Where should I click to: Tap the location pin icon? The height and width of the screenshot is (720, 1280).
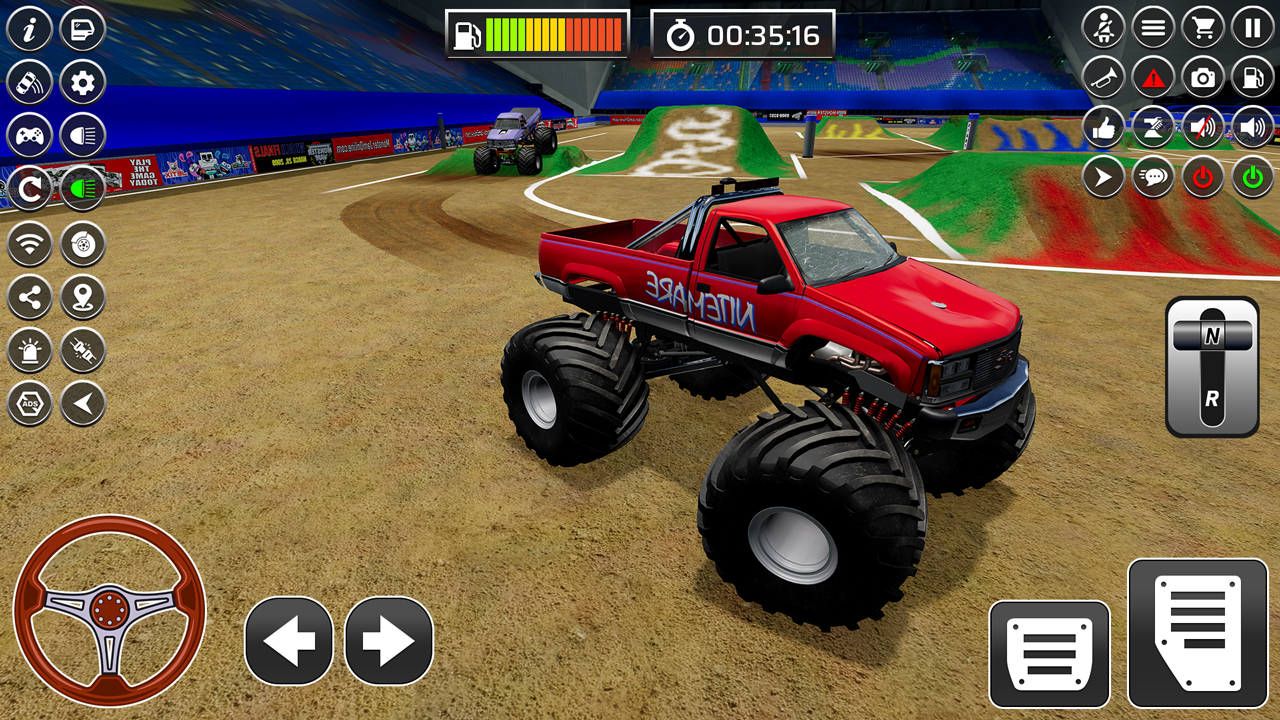tap(82, 296)
